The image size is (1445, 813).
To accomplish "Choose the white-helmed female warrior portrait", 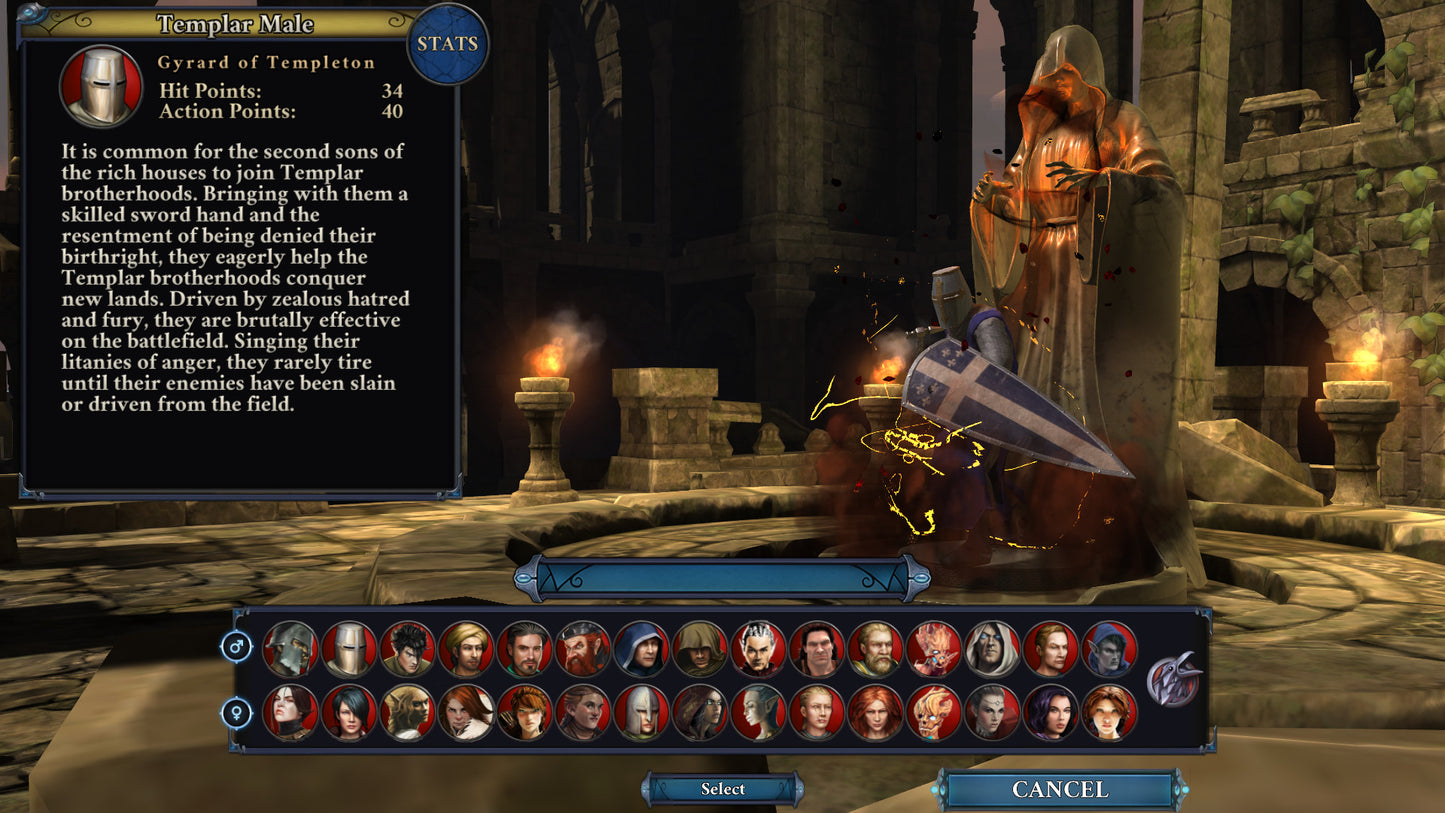I will click(638, 714).
